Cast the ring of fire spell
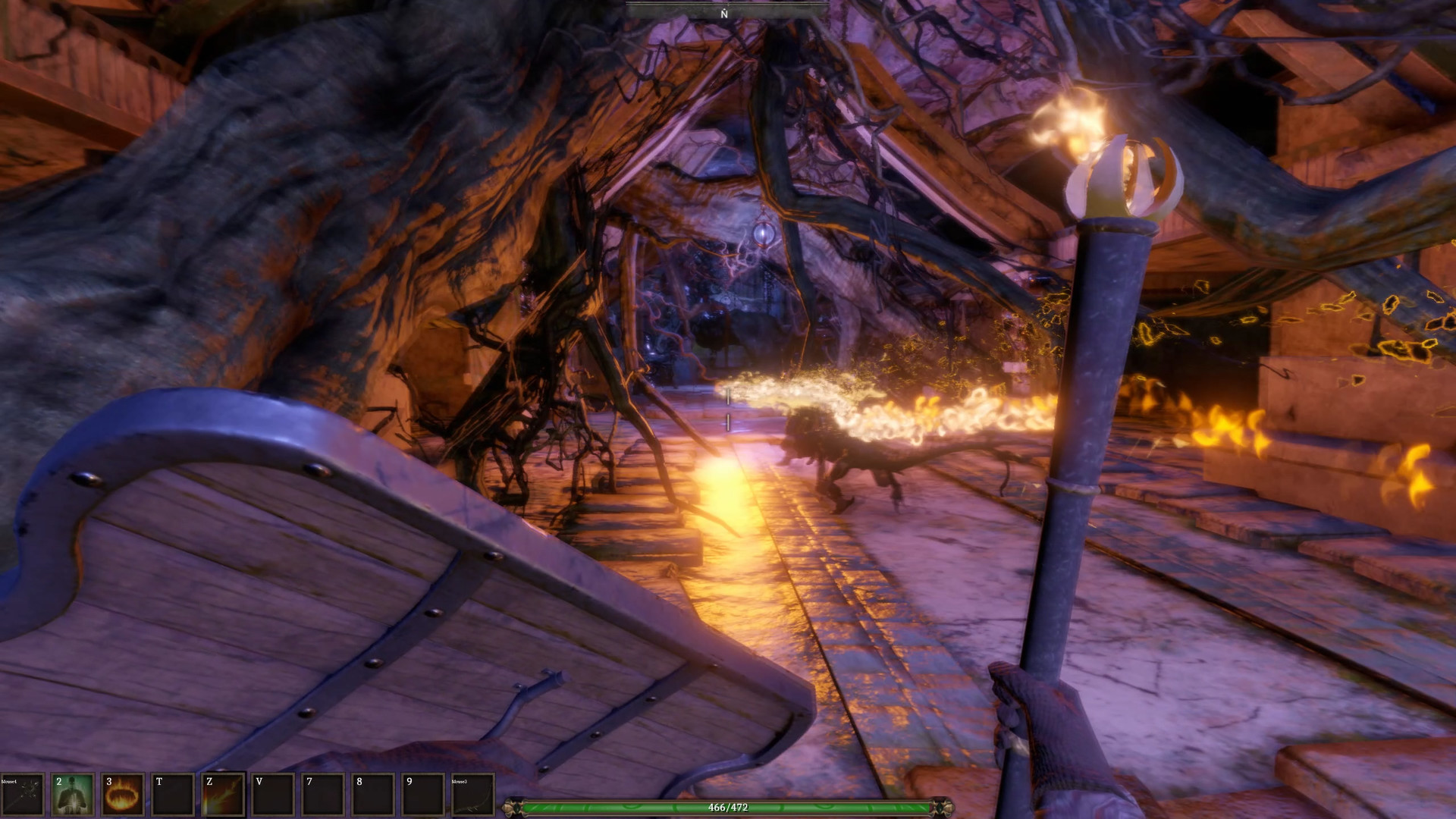Viewport: 1456px width, 819px height. coord(123,795)
